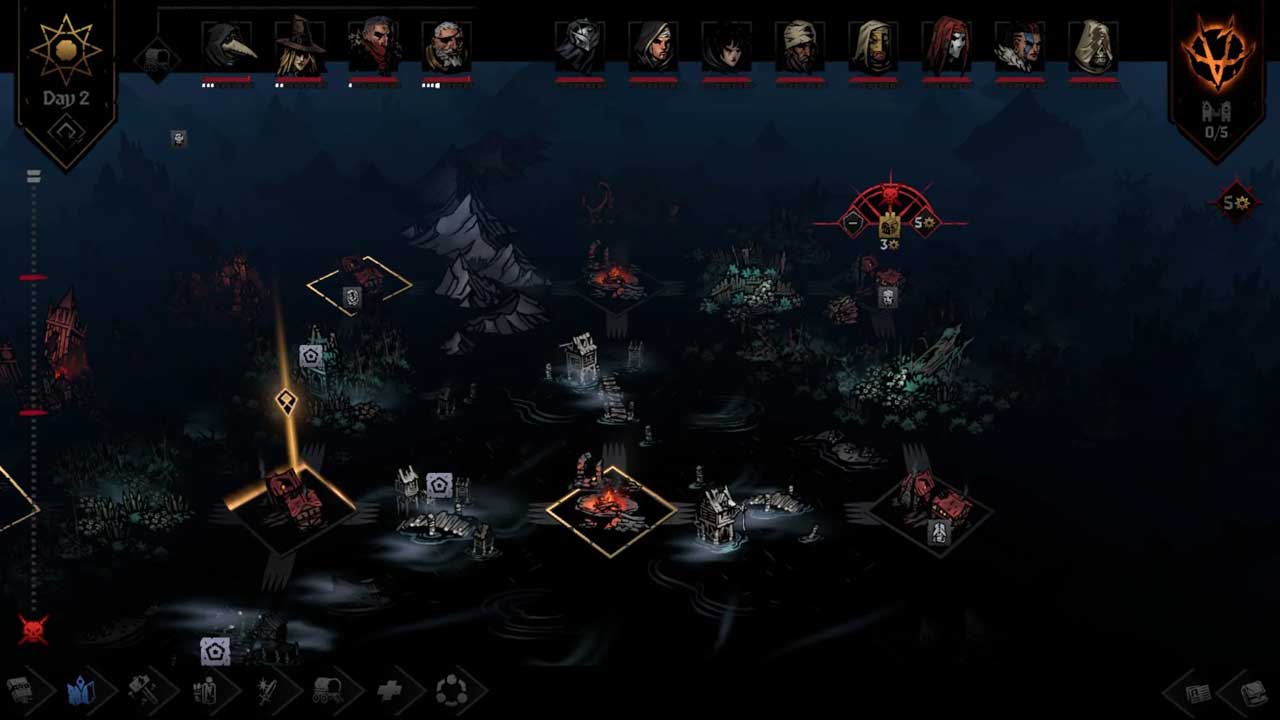The image size is (1280, 720).
Task: Open the circular linked-dots icon
Action: [x=451, y=690]
